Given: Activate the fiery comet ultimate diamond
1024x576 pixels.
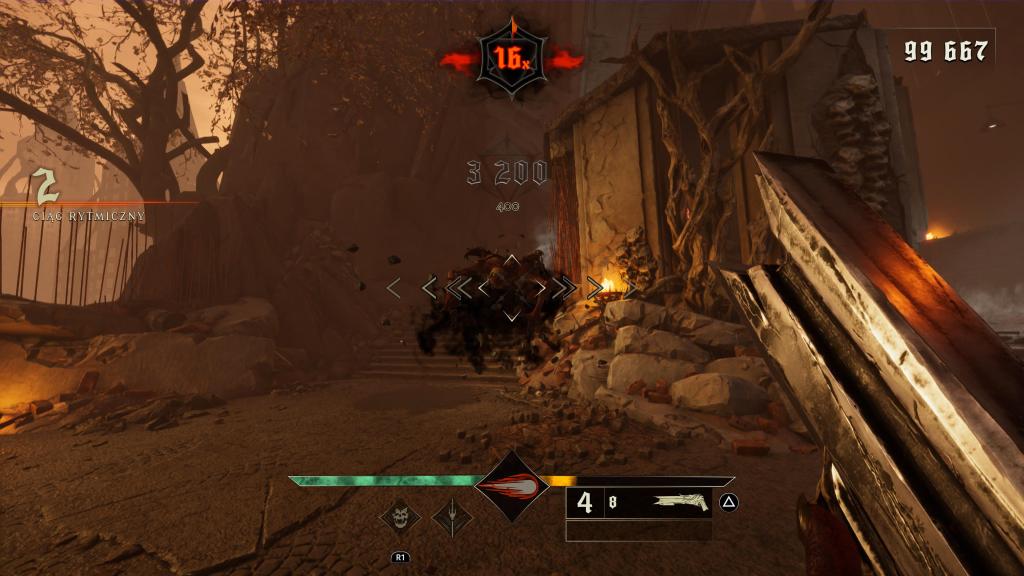Looking at the screenshot, I should (511, 486).
